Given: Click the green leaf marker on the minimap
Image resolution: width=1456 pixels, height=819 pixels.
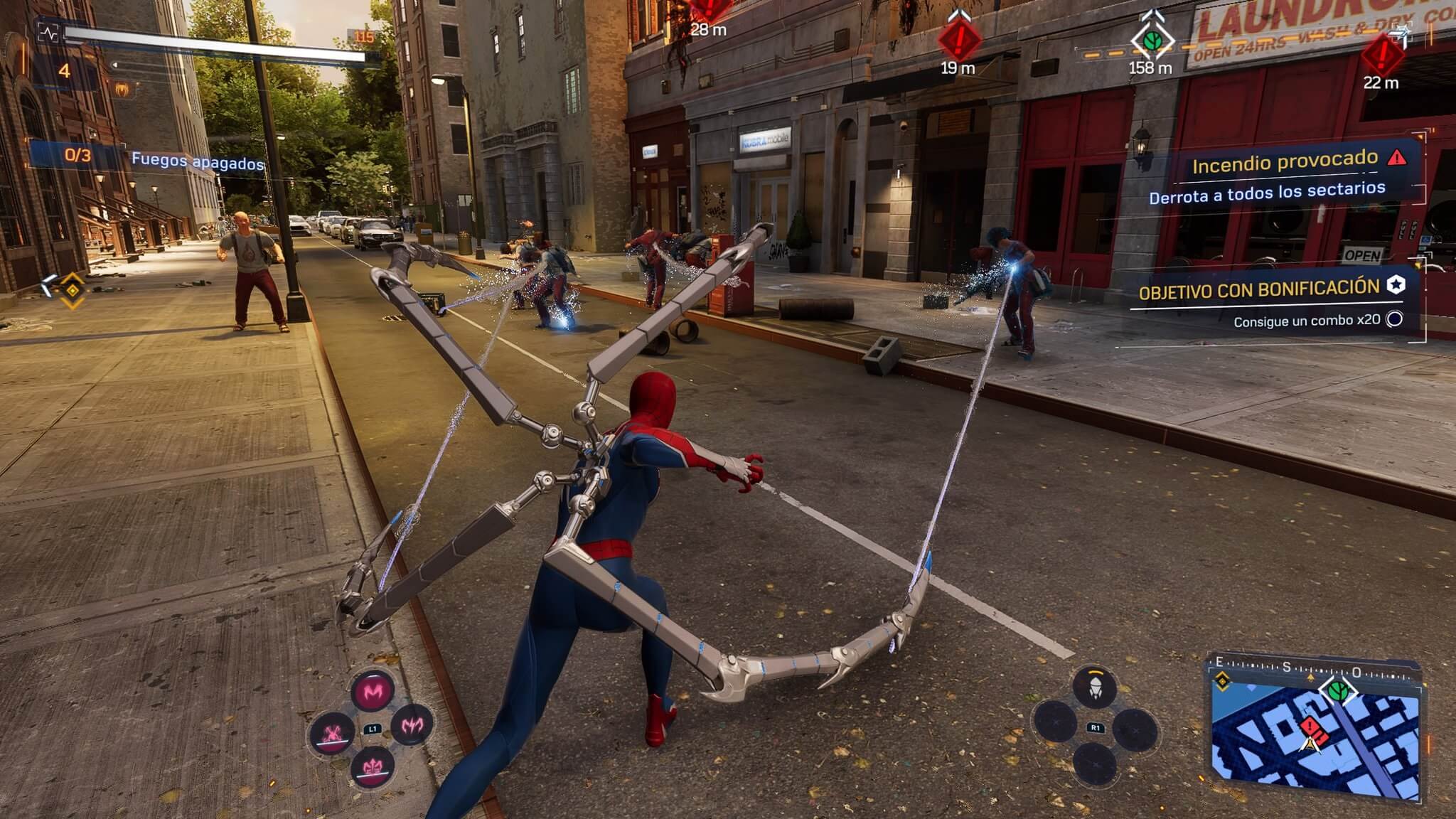Looking at the screenshot, I should pyautogui.click(x=1338, y=690).
